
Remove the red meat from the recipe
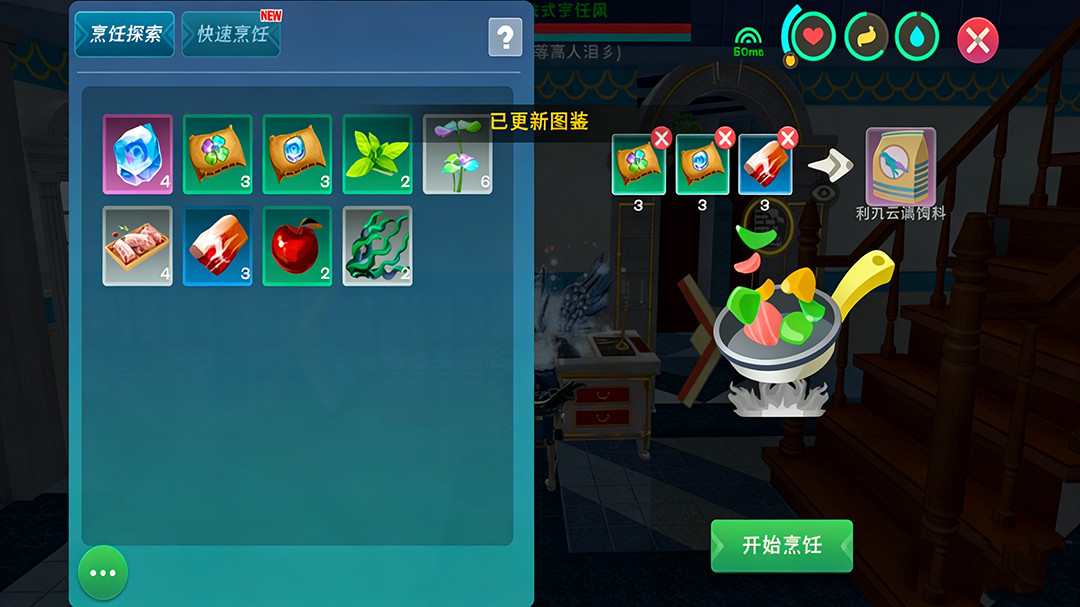tap(788, 138)
